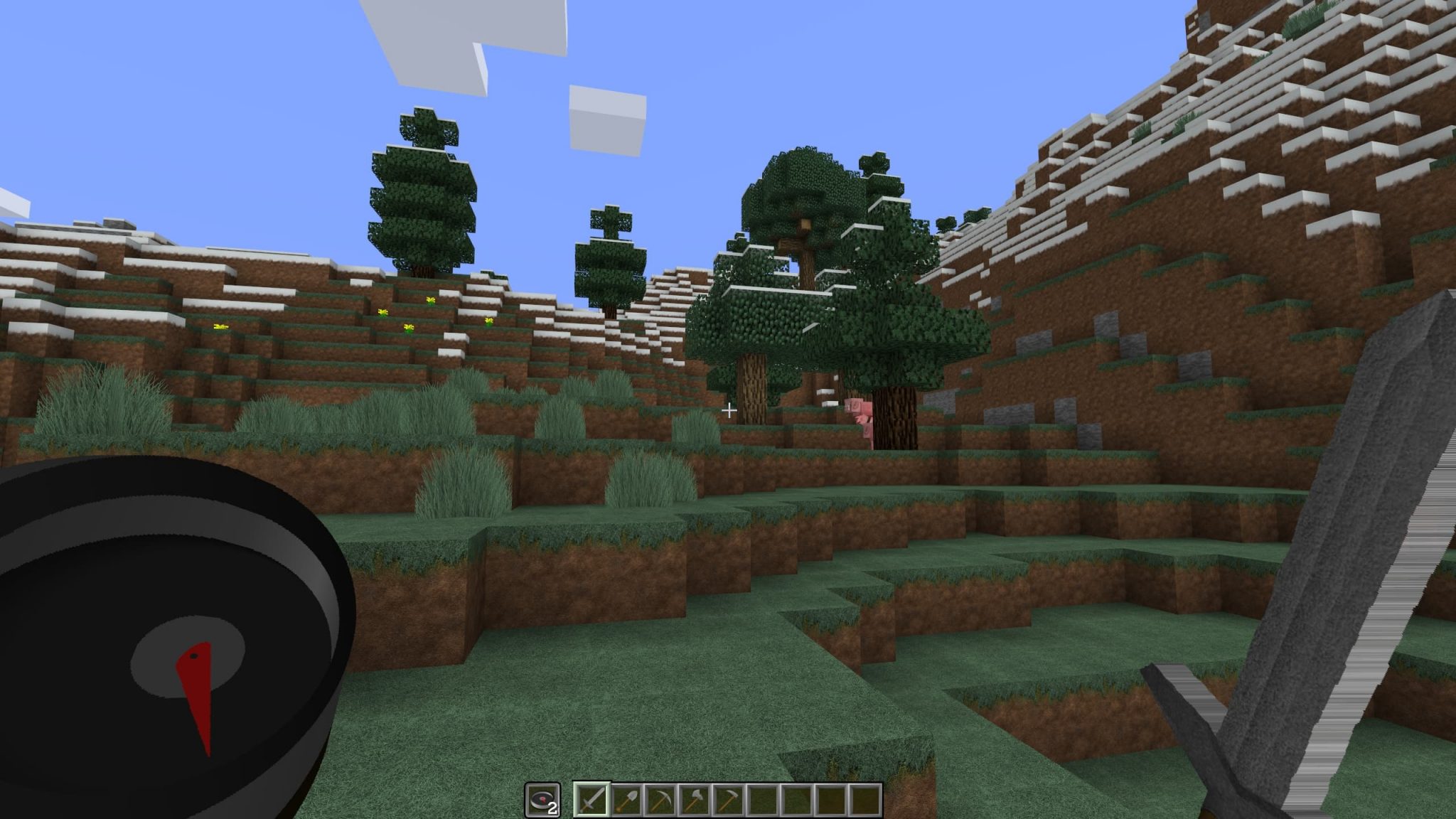Select the shovel in the hotbar
Viewport: 1456px width, 819px height.
coord(626,799)
